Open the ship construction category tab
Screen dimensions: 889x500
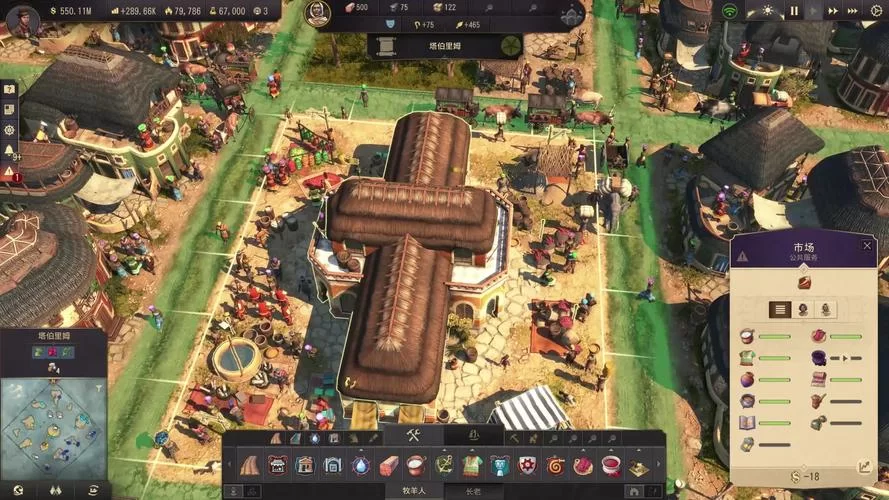[474, 437]
